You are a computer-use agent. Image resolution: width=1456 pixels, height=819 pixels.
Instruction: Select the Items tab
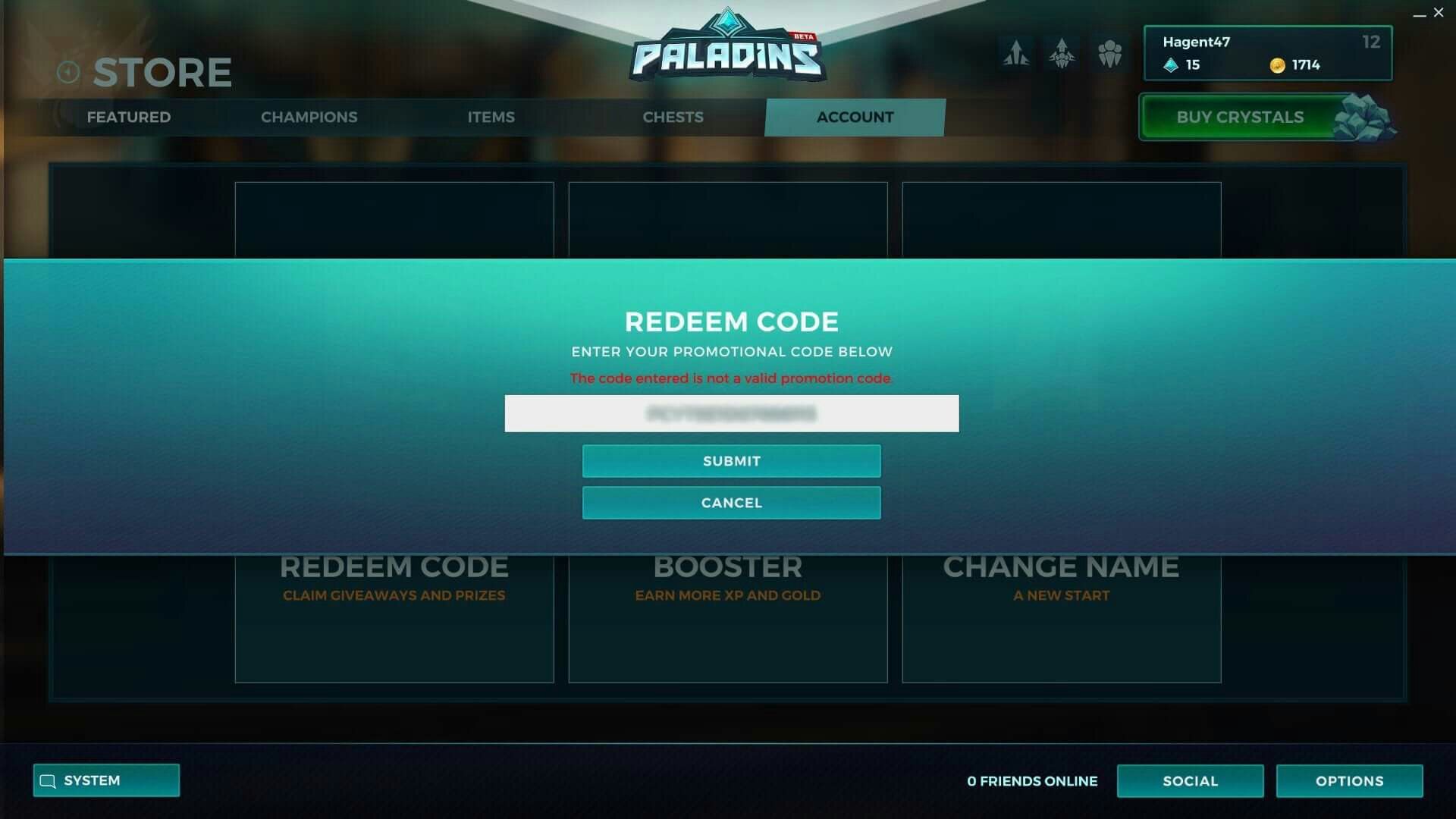pyautogui.click(x=491, y=117)
